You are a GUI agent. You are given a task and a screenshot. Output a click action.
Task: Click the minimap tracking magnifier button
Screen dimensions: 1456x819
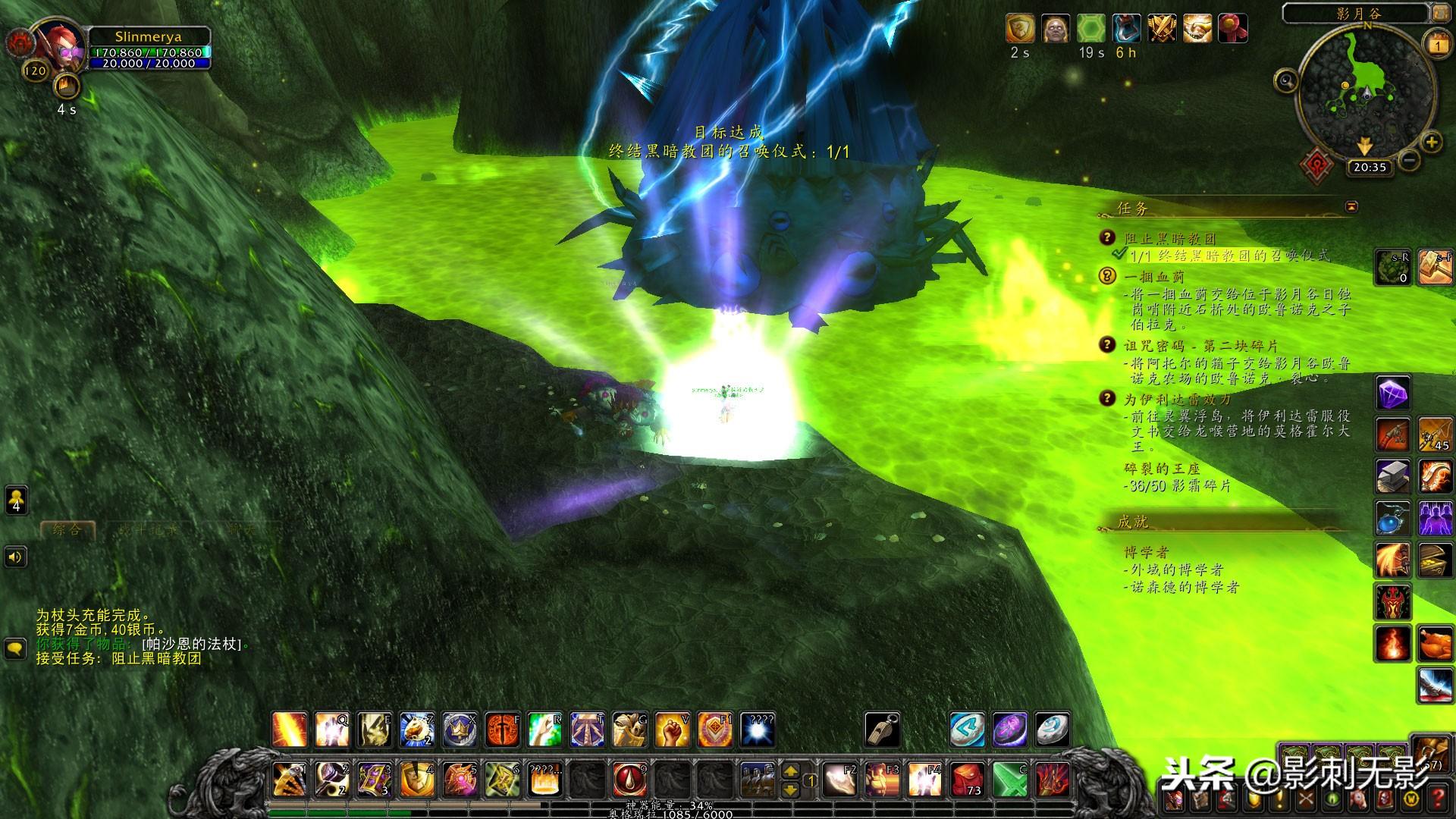[x=1286, y=80]
